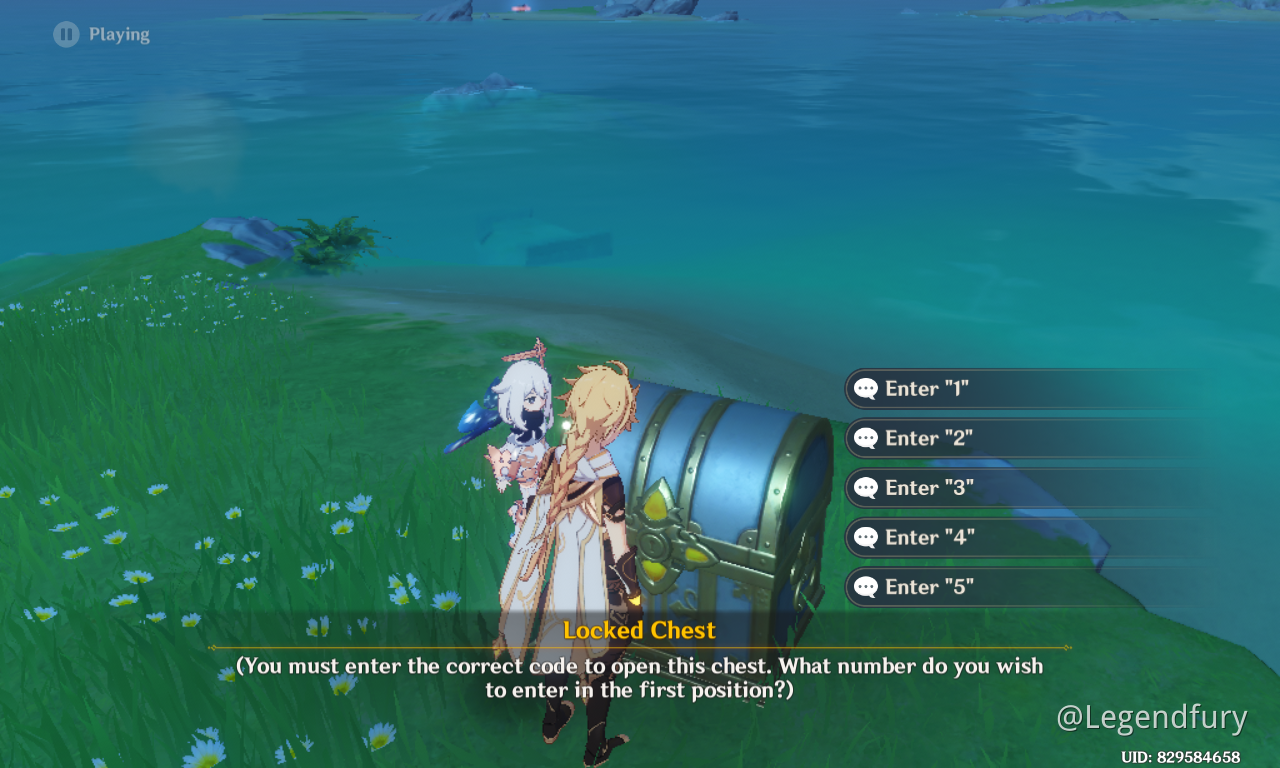Click the chat bubble icon beside Enter "3"
Screen dimensions: 1280x768
point(866,487)
